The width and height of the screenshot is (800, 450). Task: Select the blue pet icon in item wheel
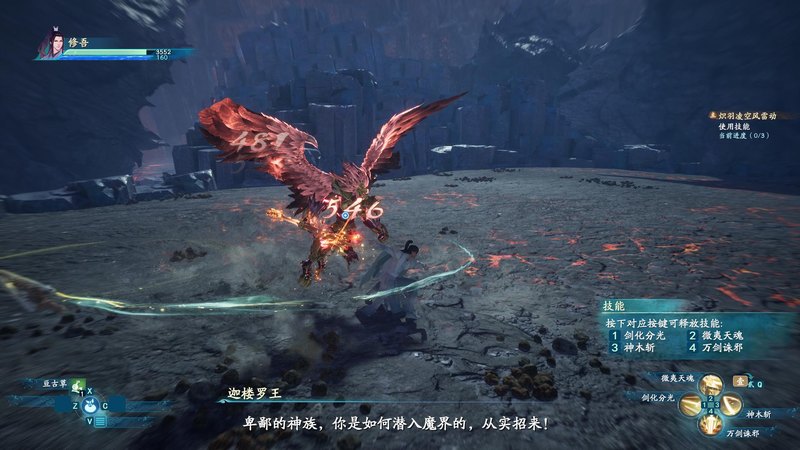[89, 405]
